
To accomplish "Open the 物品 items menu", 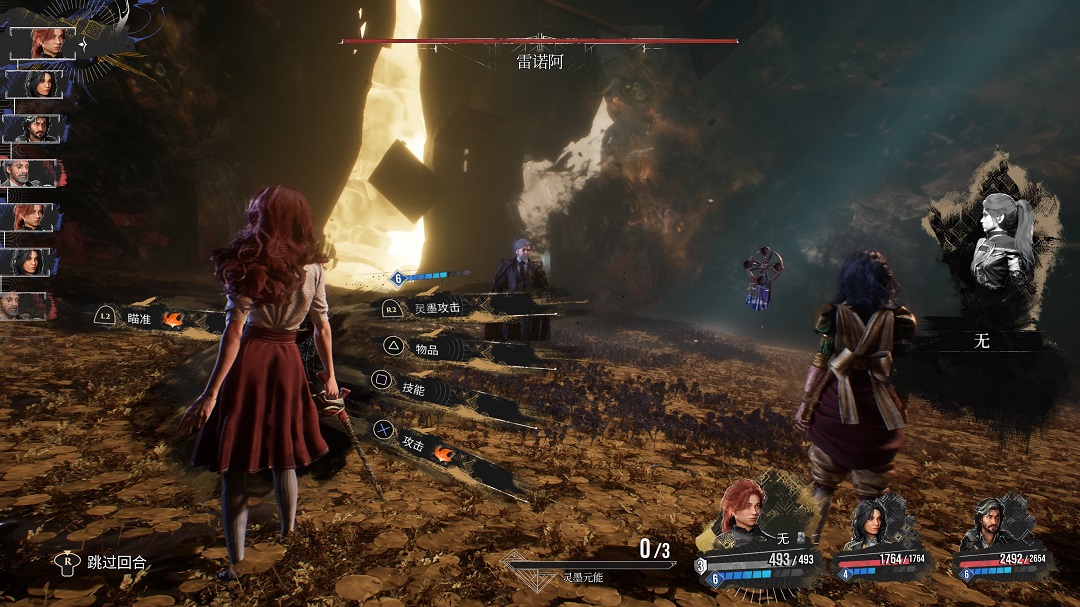I will coord(426,348).
